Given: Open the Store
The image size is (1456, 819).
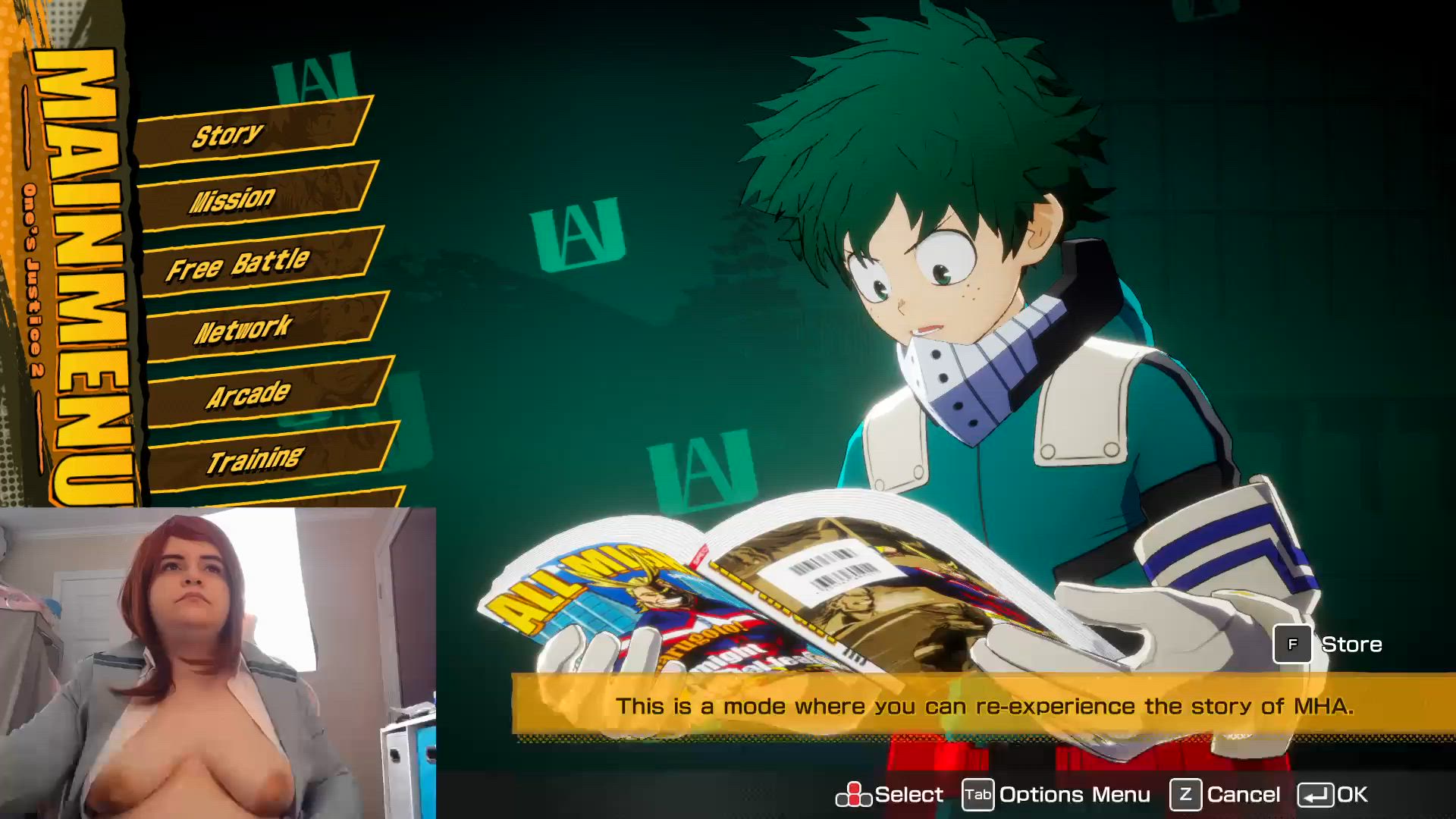Looking at the screenshot, I should [x=1327, y=645].
